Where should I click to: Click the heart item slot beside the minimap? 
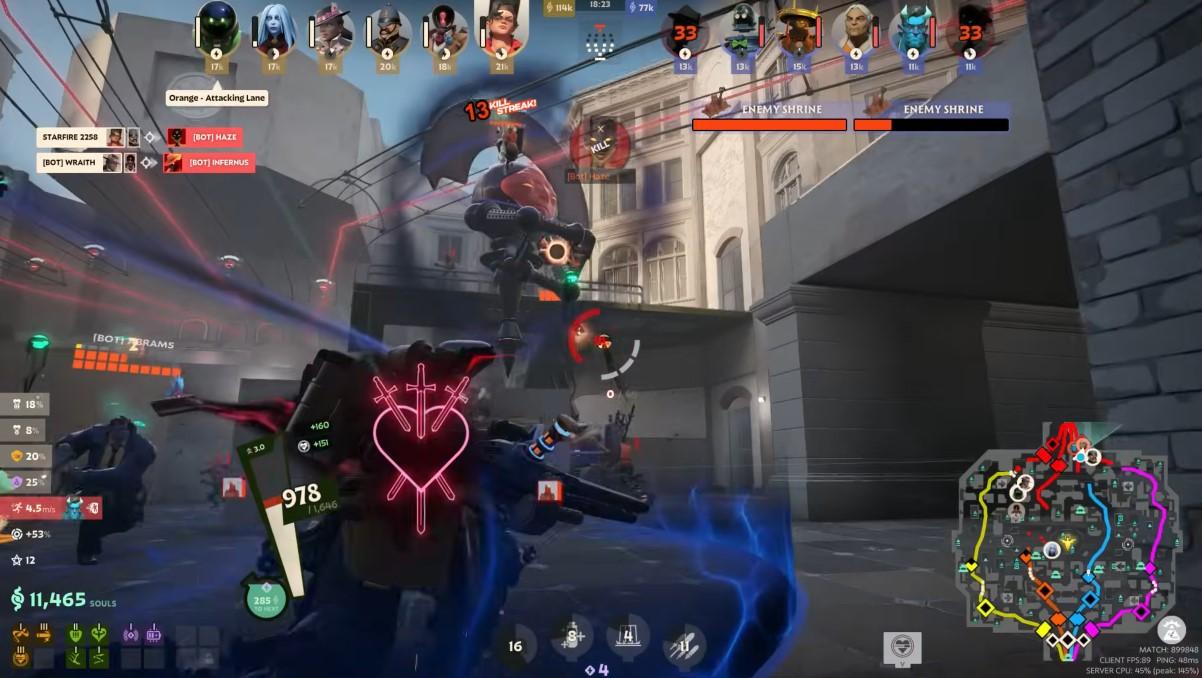point(903,646)
